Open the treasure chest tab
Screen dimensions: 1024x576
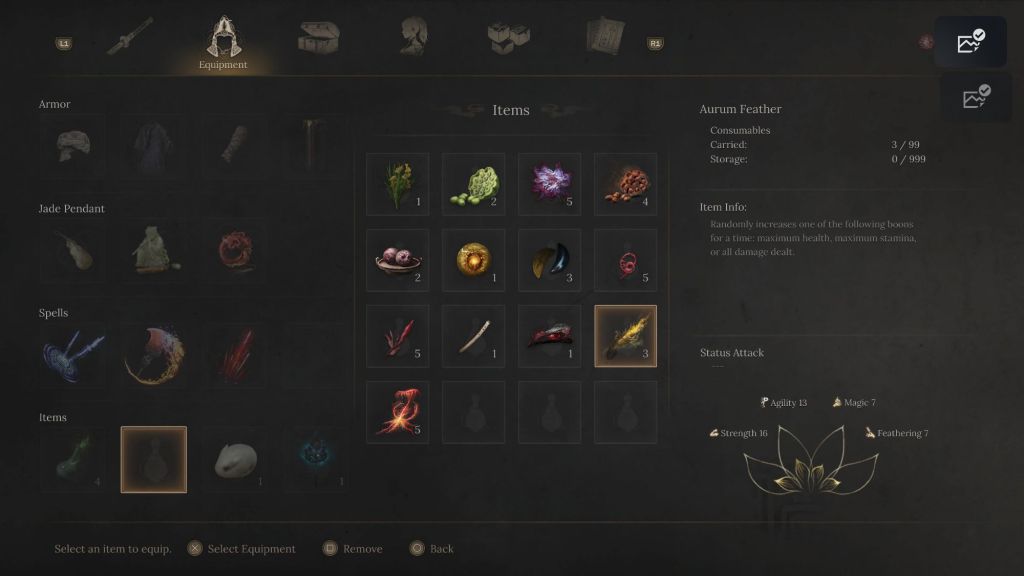tap(318, 38)
